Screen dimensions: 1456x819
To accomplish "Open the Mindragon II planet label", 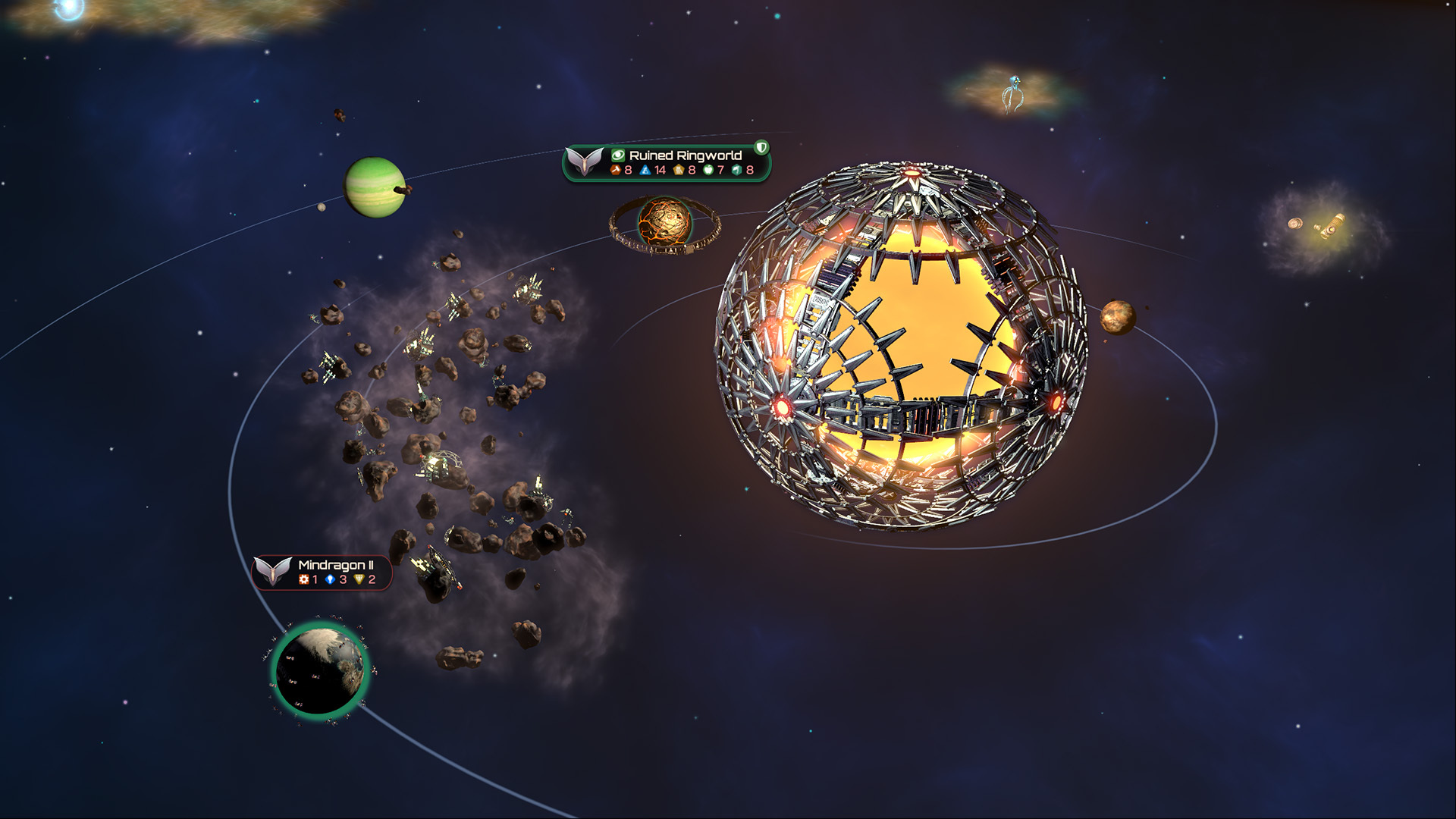I will click(x=334, y=566).
